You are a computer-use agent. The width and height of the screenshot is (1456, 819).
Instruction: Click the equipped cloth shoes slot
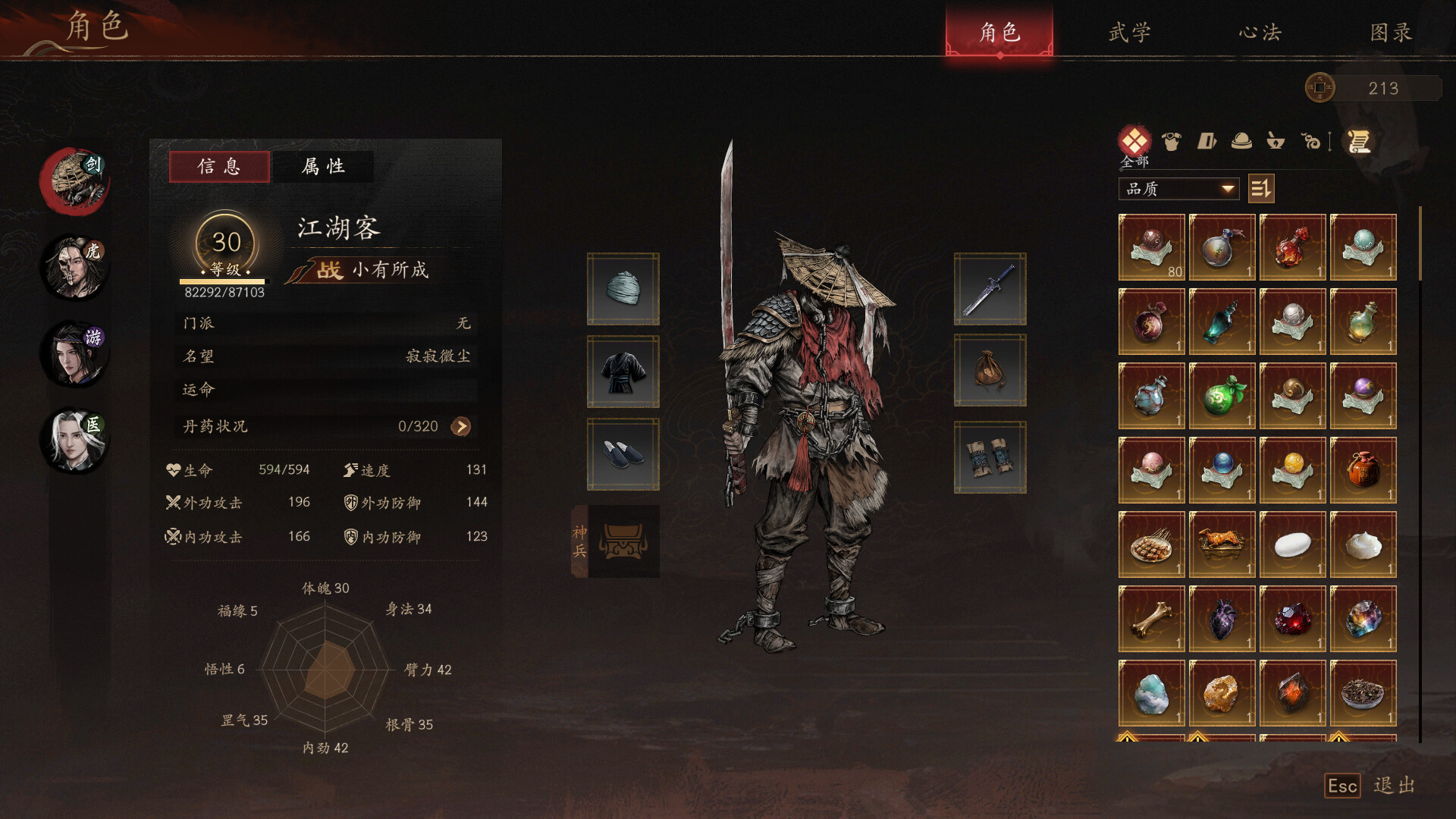(623, 453)
